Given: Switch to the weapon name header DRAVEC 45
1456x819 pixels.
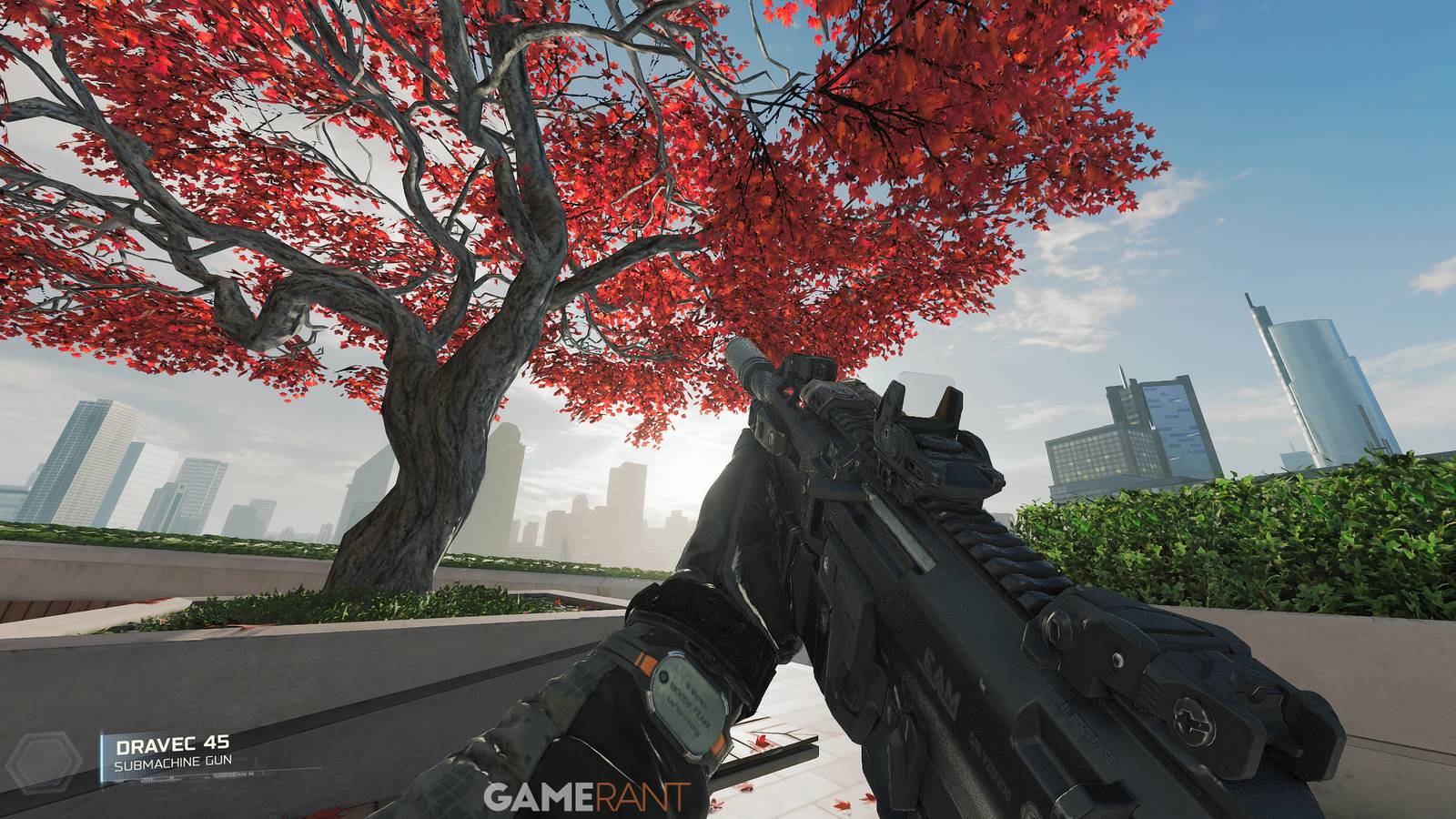Looking at the screenshot, I should [171, 743].
